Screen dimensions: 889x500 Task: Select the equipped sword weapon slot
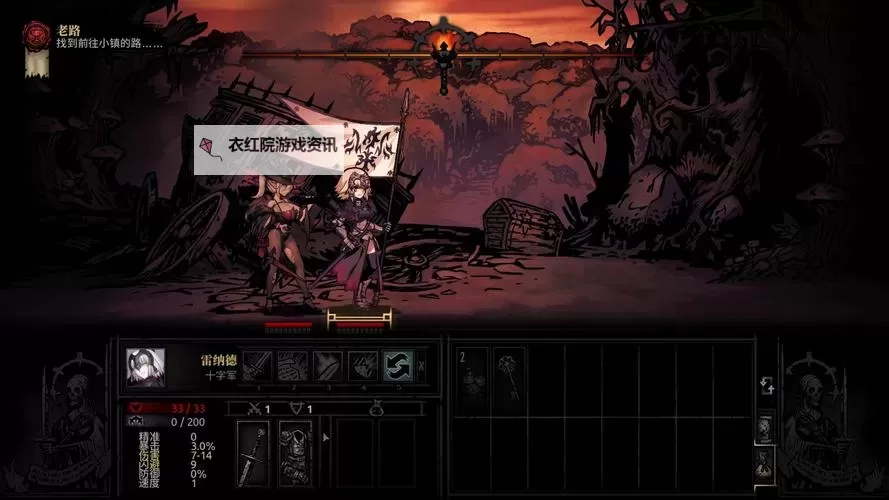253,453
